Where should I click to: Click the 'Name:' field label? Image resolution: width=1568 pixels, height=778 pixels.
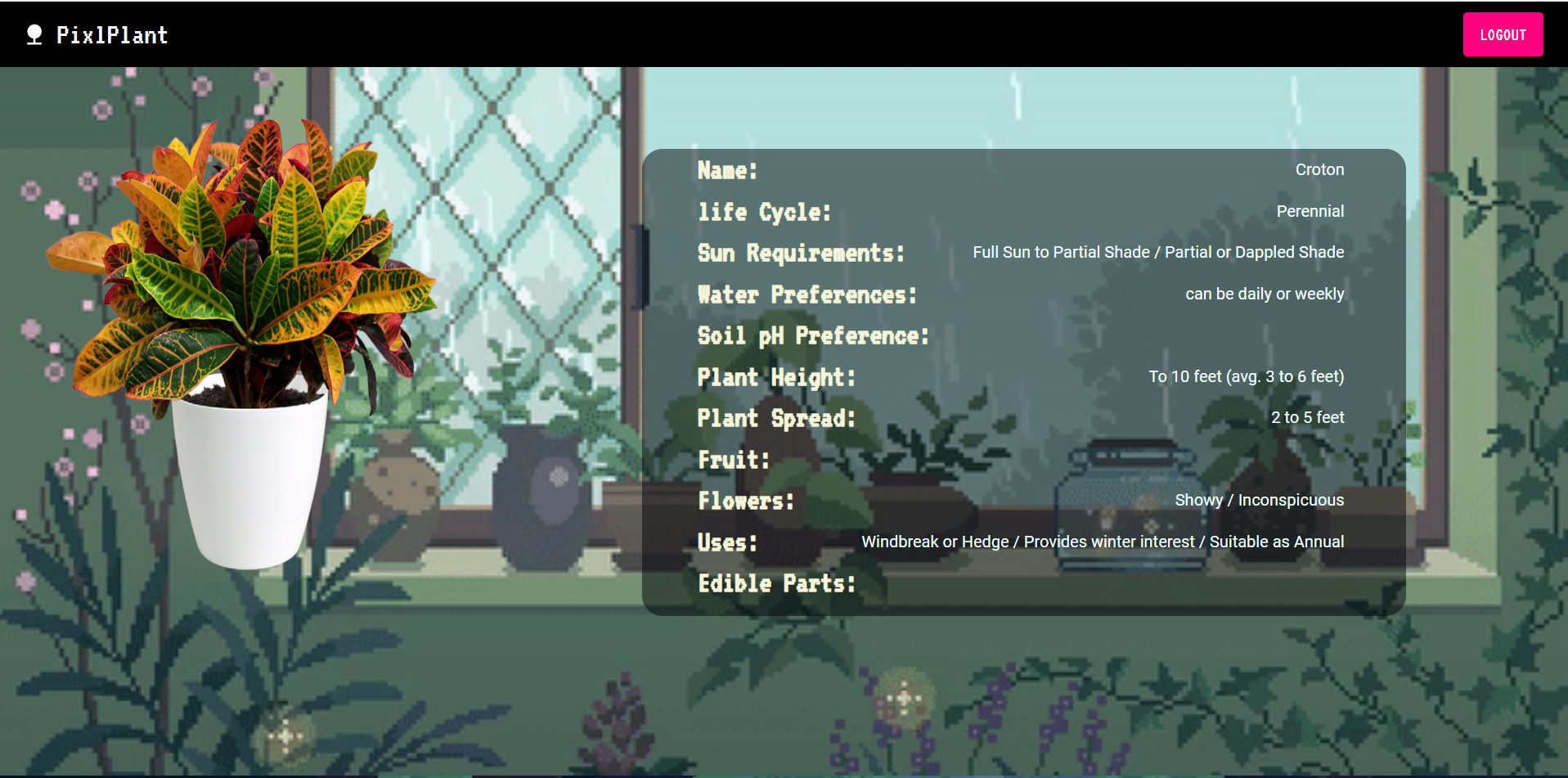tap(726, 170)
